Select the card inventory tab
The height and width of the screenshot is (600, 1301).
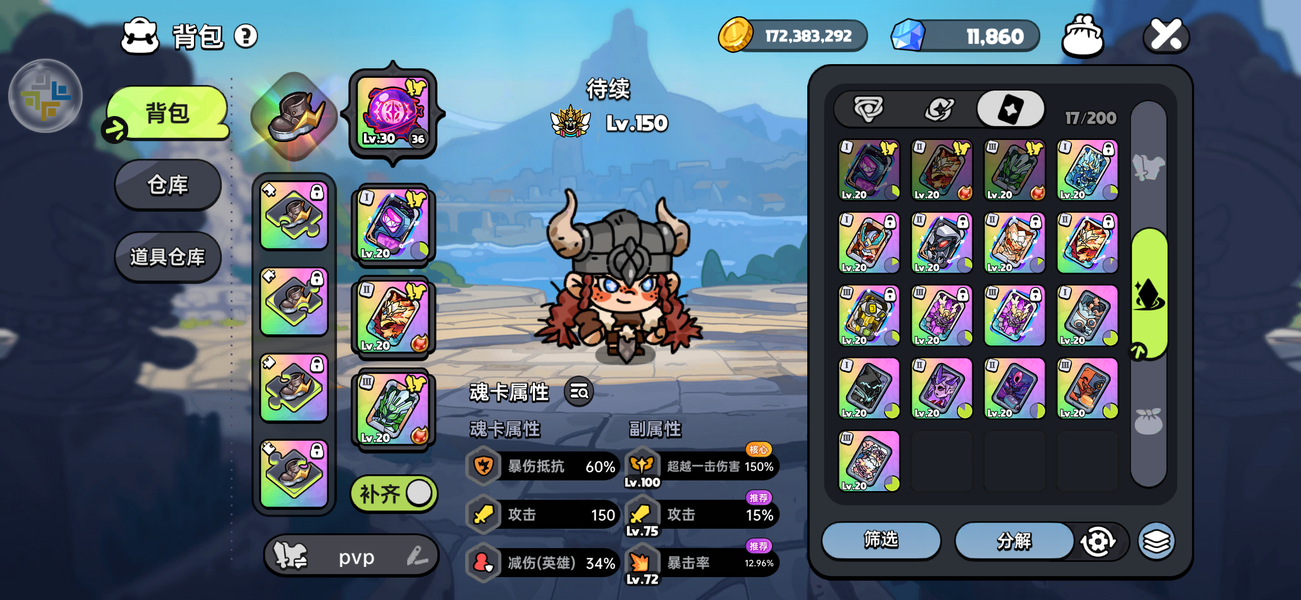[1010, 109]
